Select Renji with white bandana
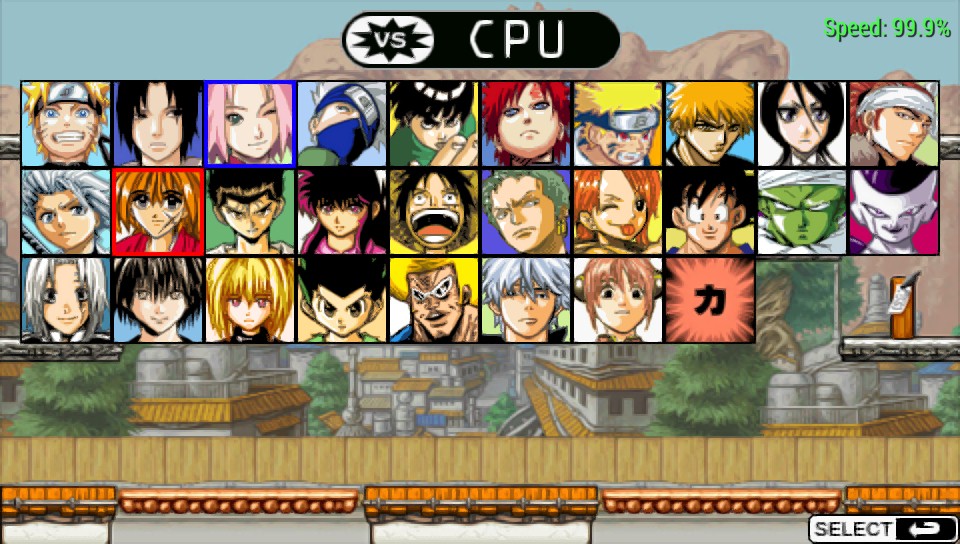 click(x=894, y=124)
